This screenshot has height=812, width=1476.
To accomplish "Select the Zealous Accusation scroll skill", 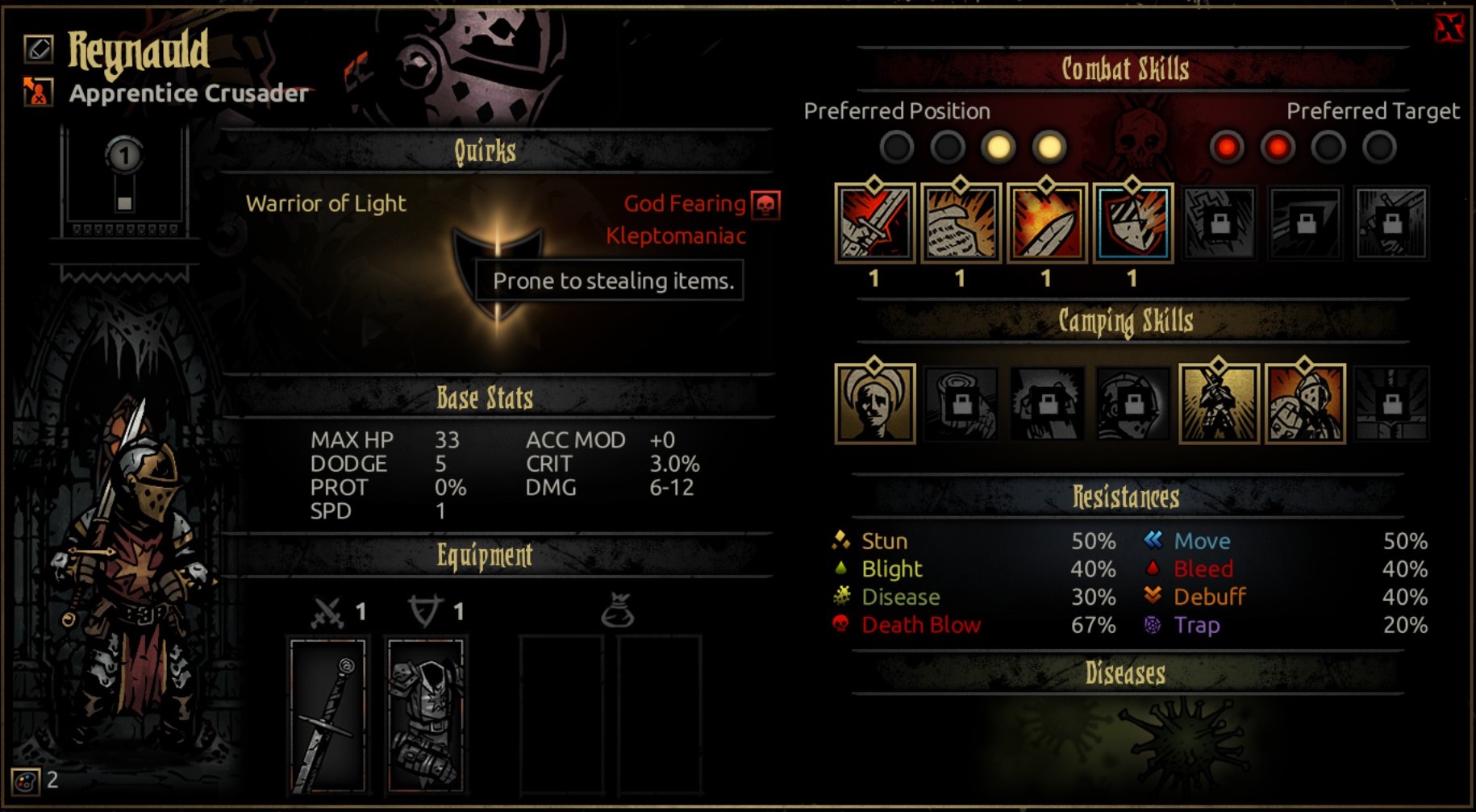I will (961, 223).
